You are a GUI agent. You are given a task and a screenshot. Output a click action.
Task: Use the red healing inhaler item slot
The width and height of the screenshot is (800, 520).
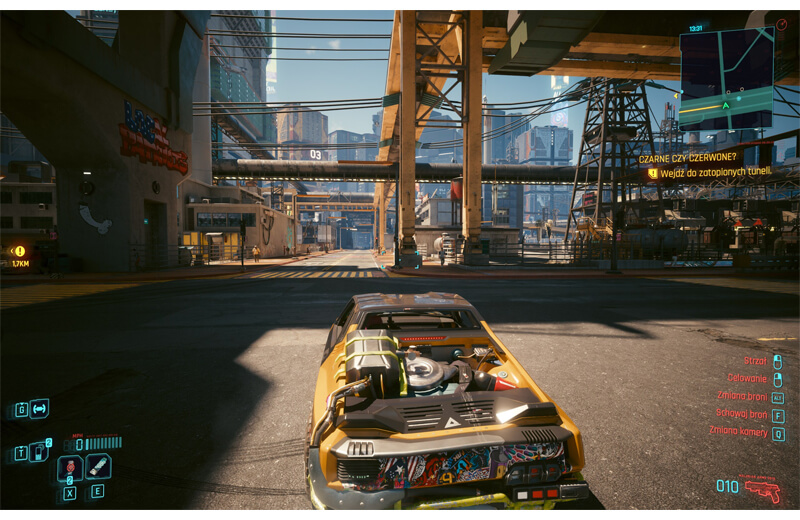point(70,467)
